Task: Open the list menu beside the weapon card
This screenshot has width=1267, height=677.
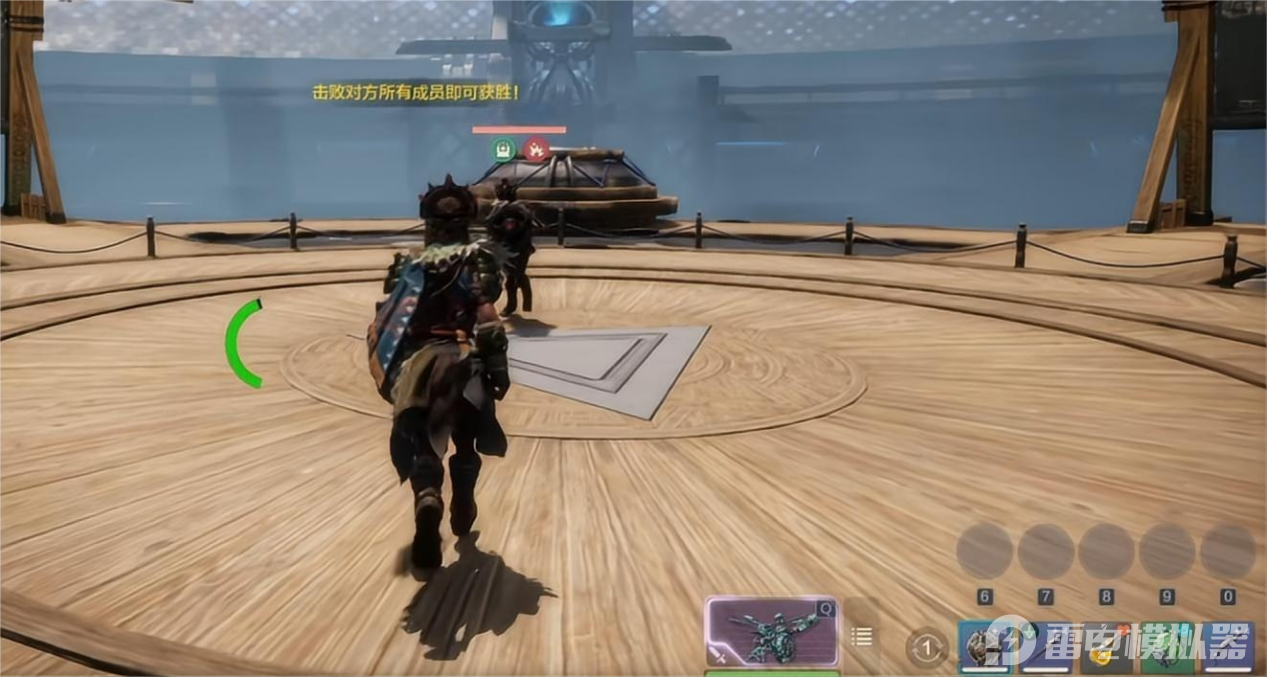Action: pyautogui.click(x=862, y=636)
